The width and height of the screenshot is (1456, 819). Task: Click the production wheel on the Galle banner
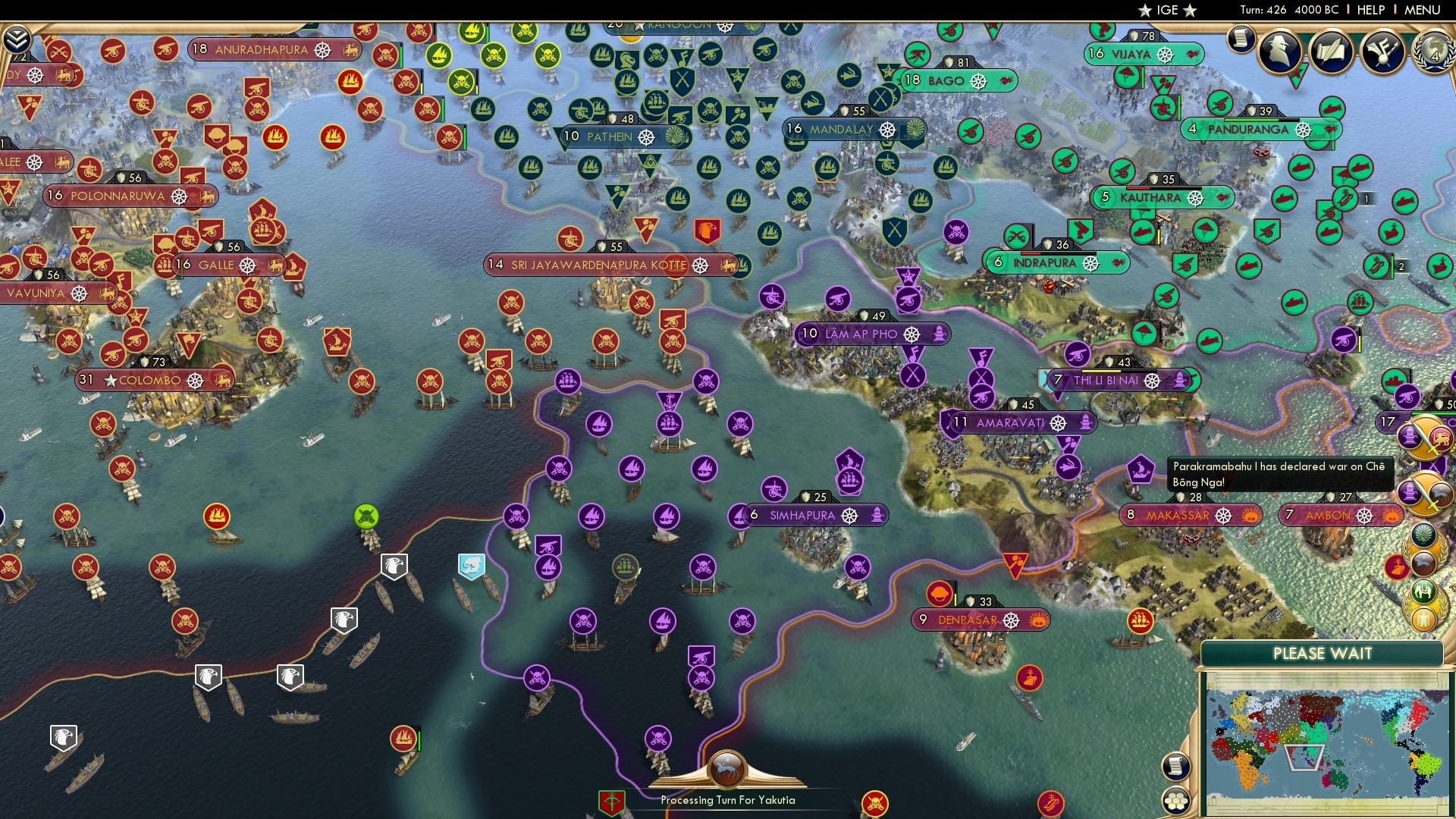point(248,265)
